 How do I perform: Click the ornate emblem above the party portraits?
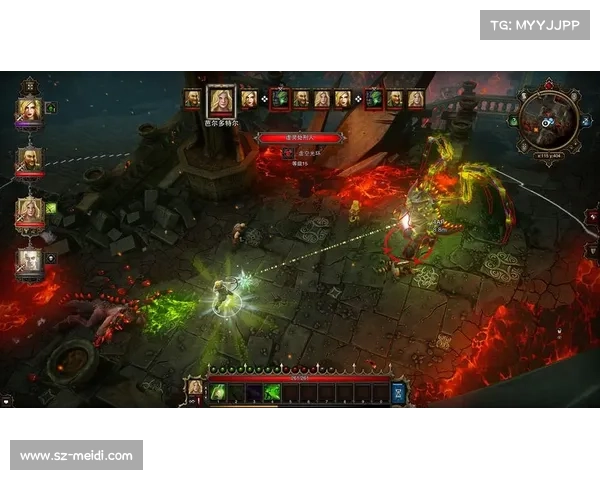29,84
